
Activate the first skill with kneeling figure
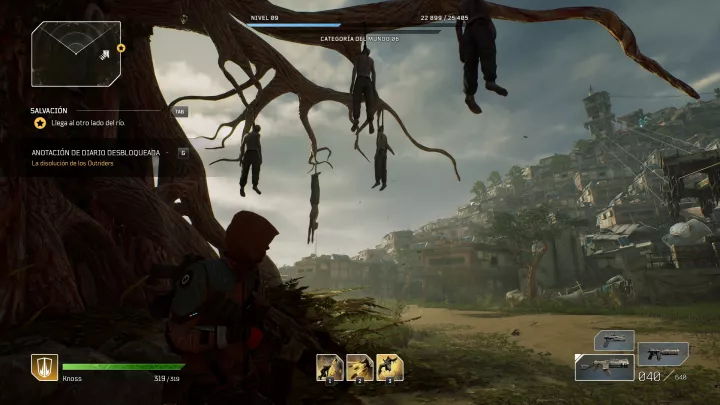tap(329, 367)
